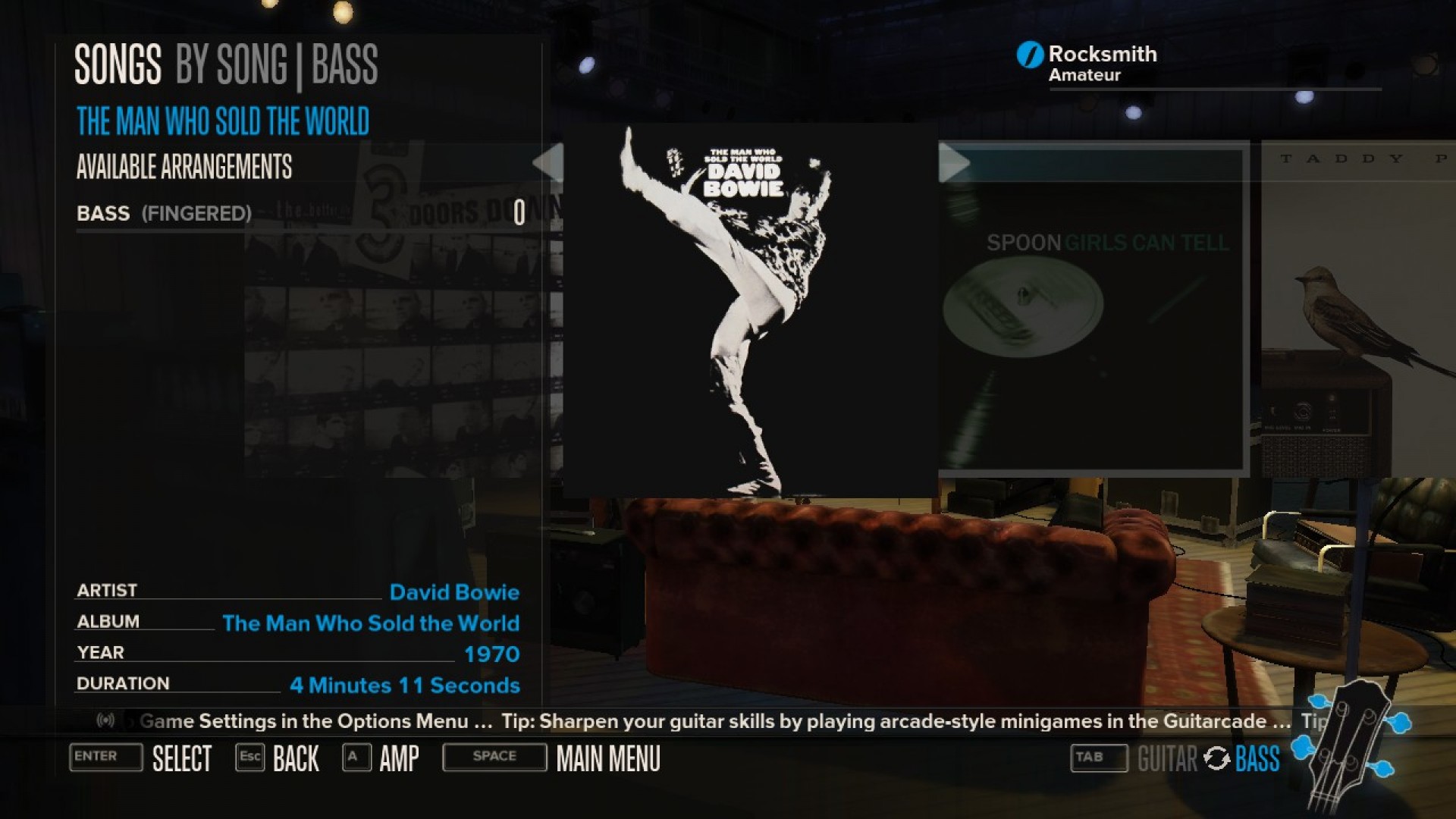1456x819 pixels.
Task: Click the Space key icon beside Main Menu
Action: click(494, 756)
